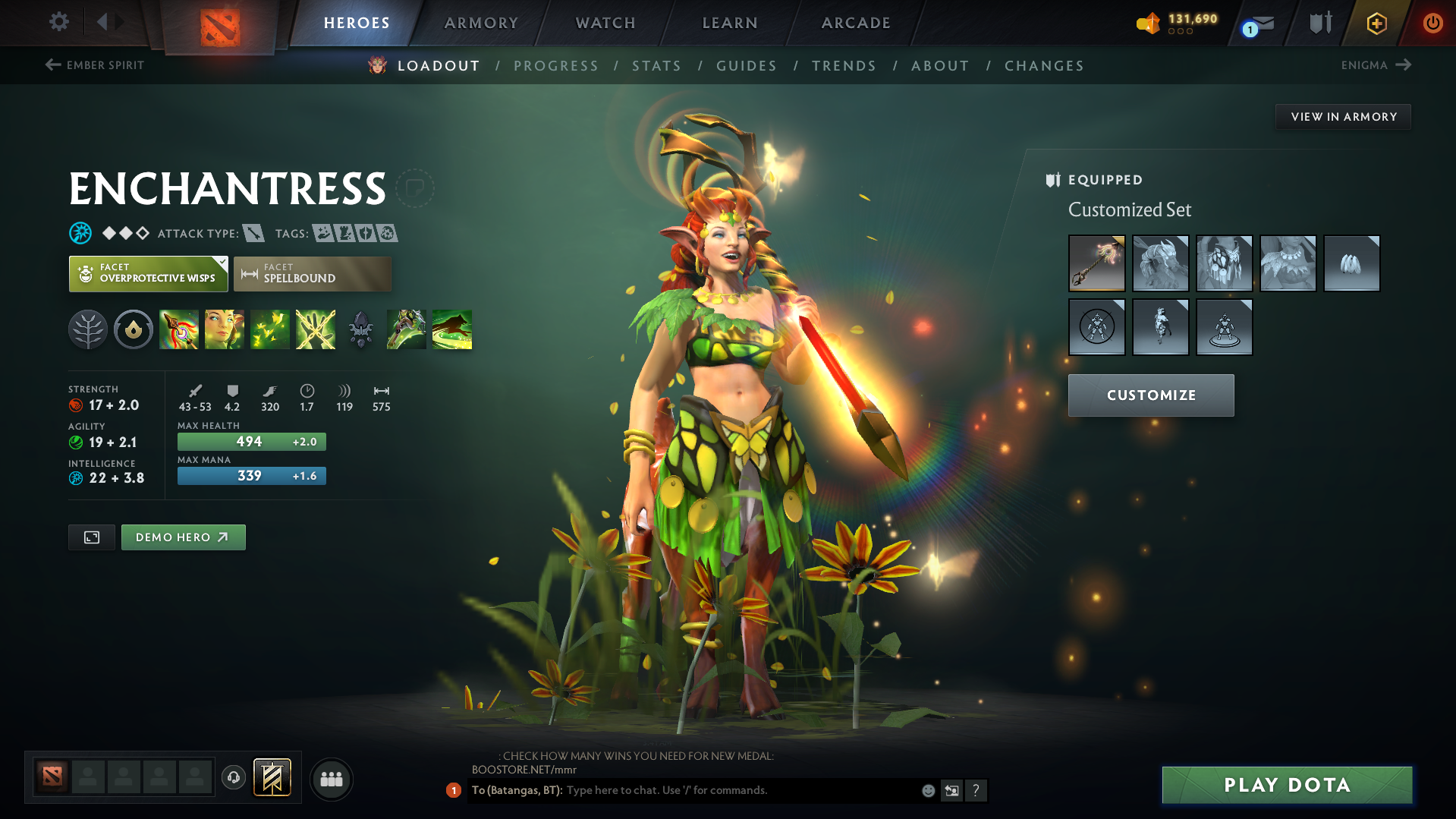The width and height of the screenshot is (1456, 819).
Task: Expand the Overprotective Wisps facet dropdown arrow
Action: [x=221, y=262]
